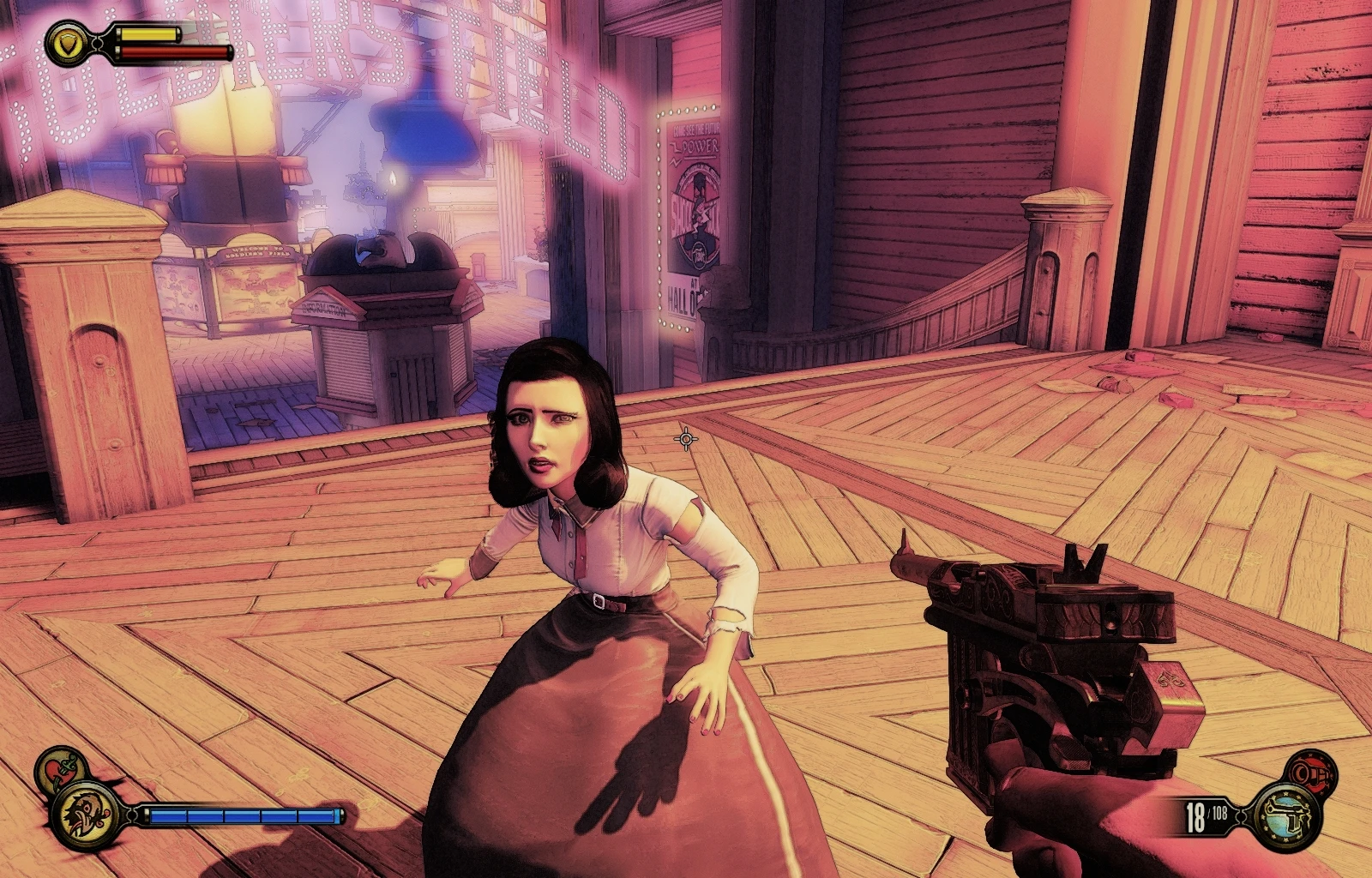
Task: Select the equipped machine gun weapon icon
Action: 1287,816
